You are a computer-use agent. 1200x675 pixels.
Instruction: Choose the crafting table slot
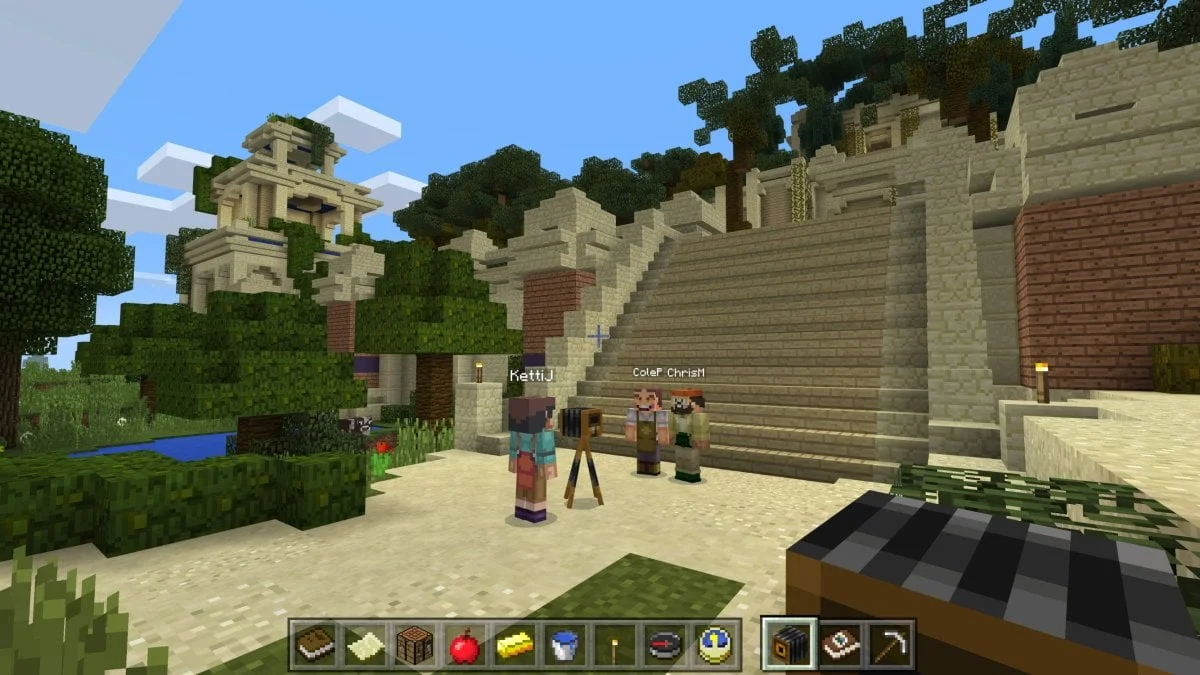(413, 644)
